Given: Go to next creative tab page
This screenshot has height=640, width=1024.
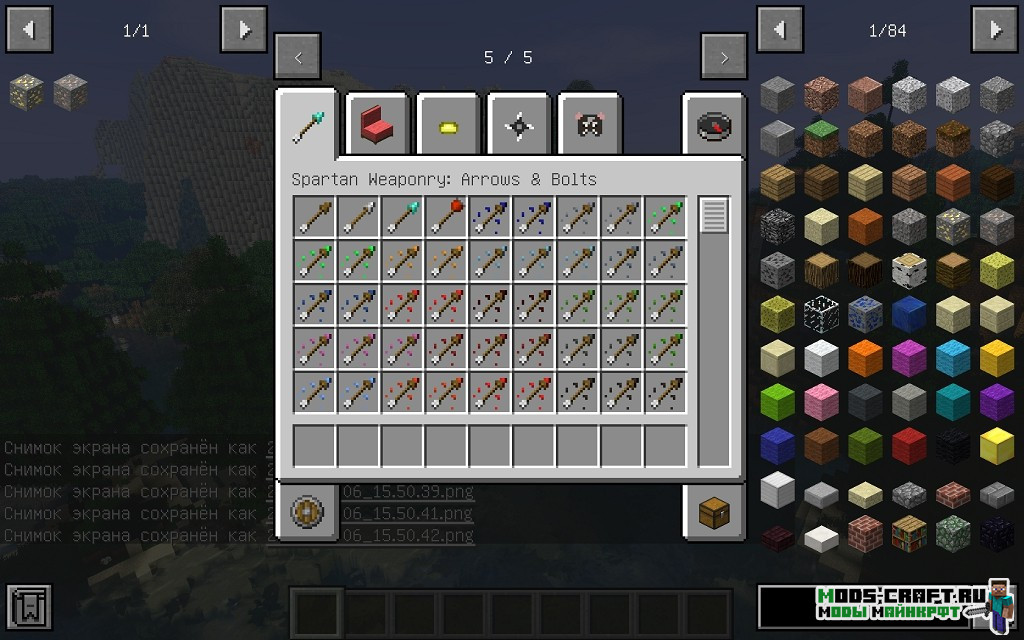Looking at the screenshot, I should tap(724, 57).
